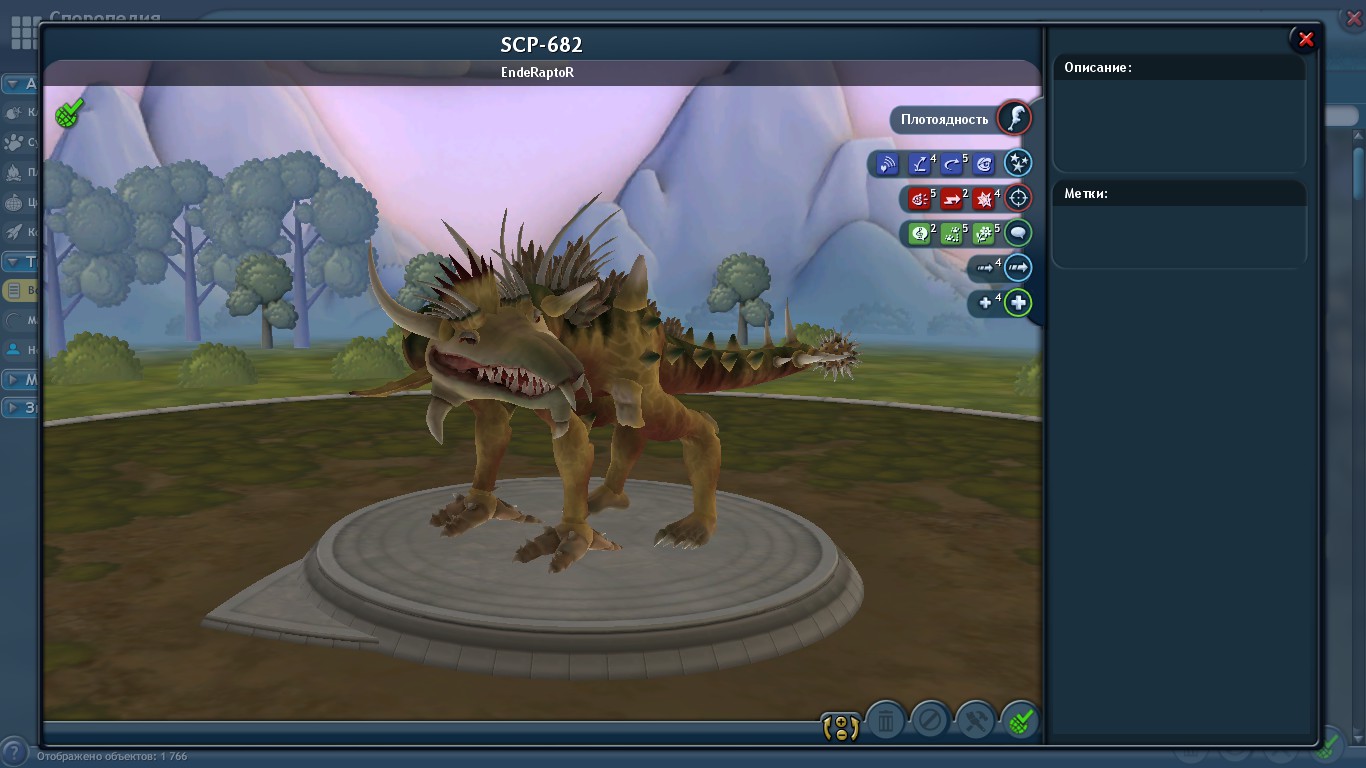Image resolution: width=1366 pixels, height=768 pixels.
Task: Click the trash can delete button
Action: coord(884,719)
